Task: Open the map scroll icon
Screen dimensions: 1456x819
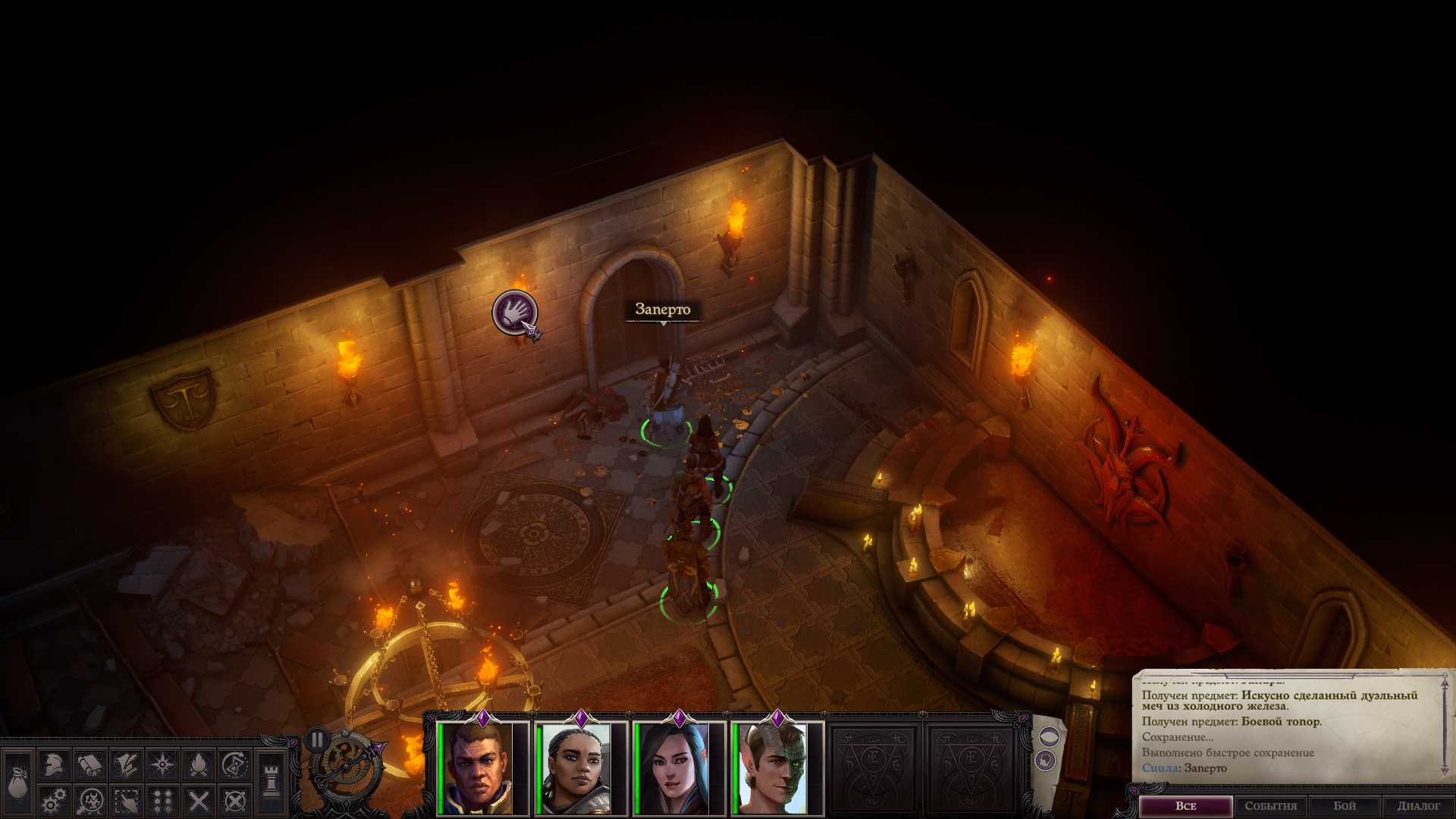Action: click(x=89, y=764)
